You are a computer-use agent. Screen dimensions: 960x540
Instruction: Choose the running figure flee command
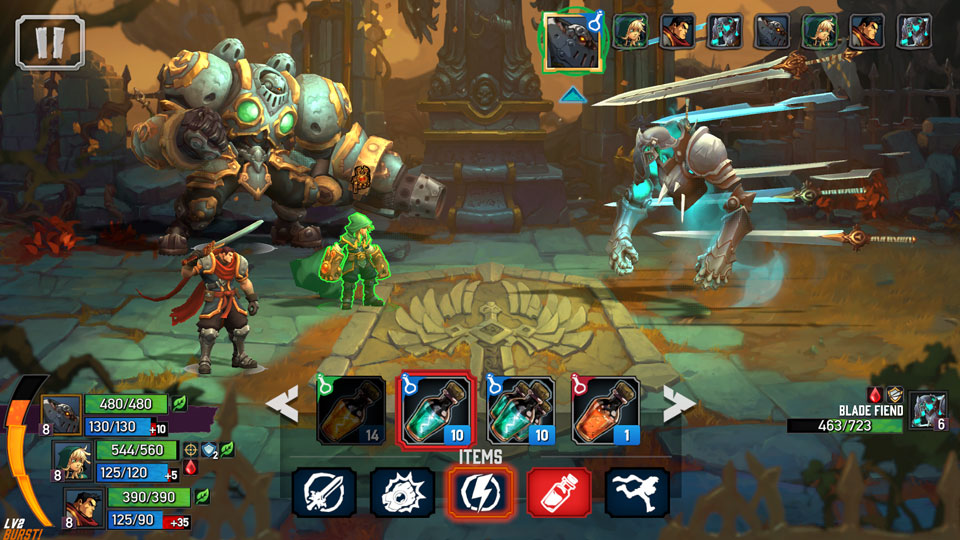click(x=637, y=492)
